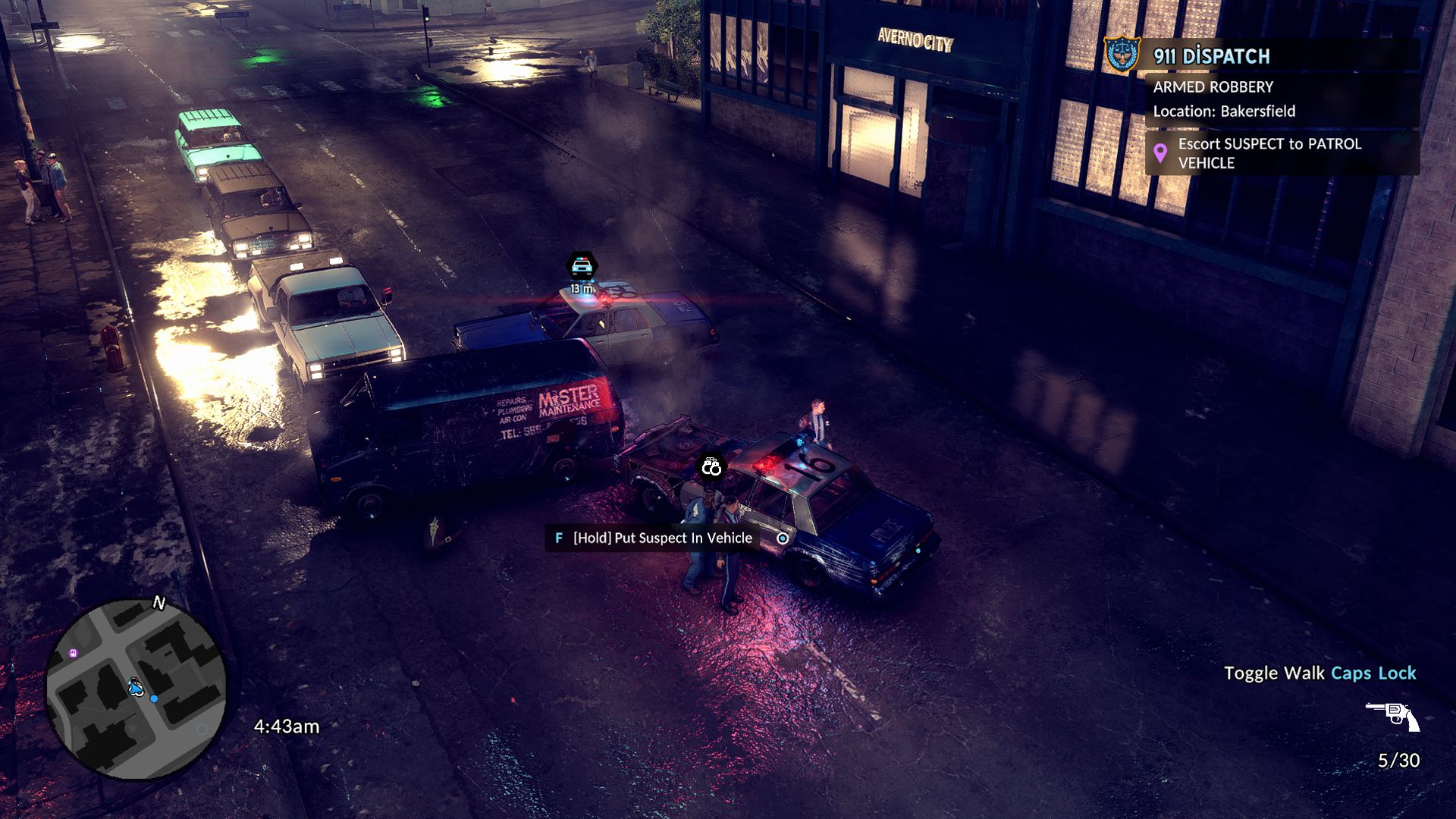The image size is (1456, 819).
Task: Select the 911 Dispatch badge icon
Action: click(1122, 55)
